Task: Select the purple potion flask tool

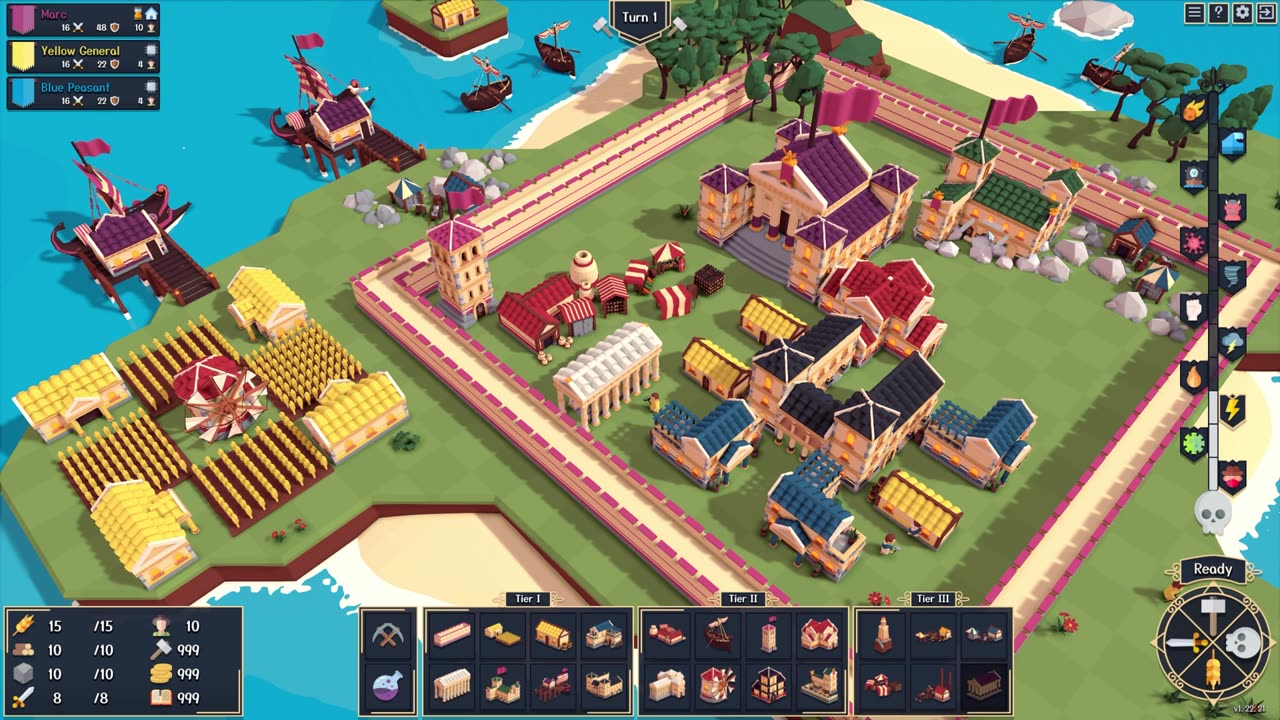Action: coord(387,685)
